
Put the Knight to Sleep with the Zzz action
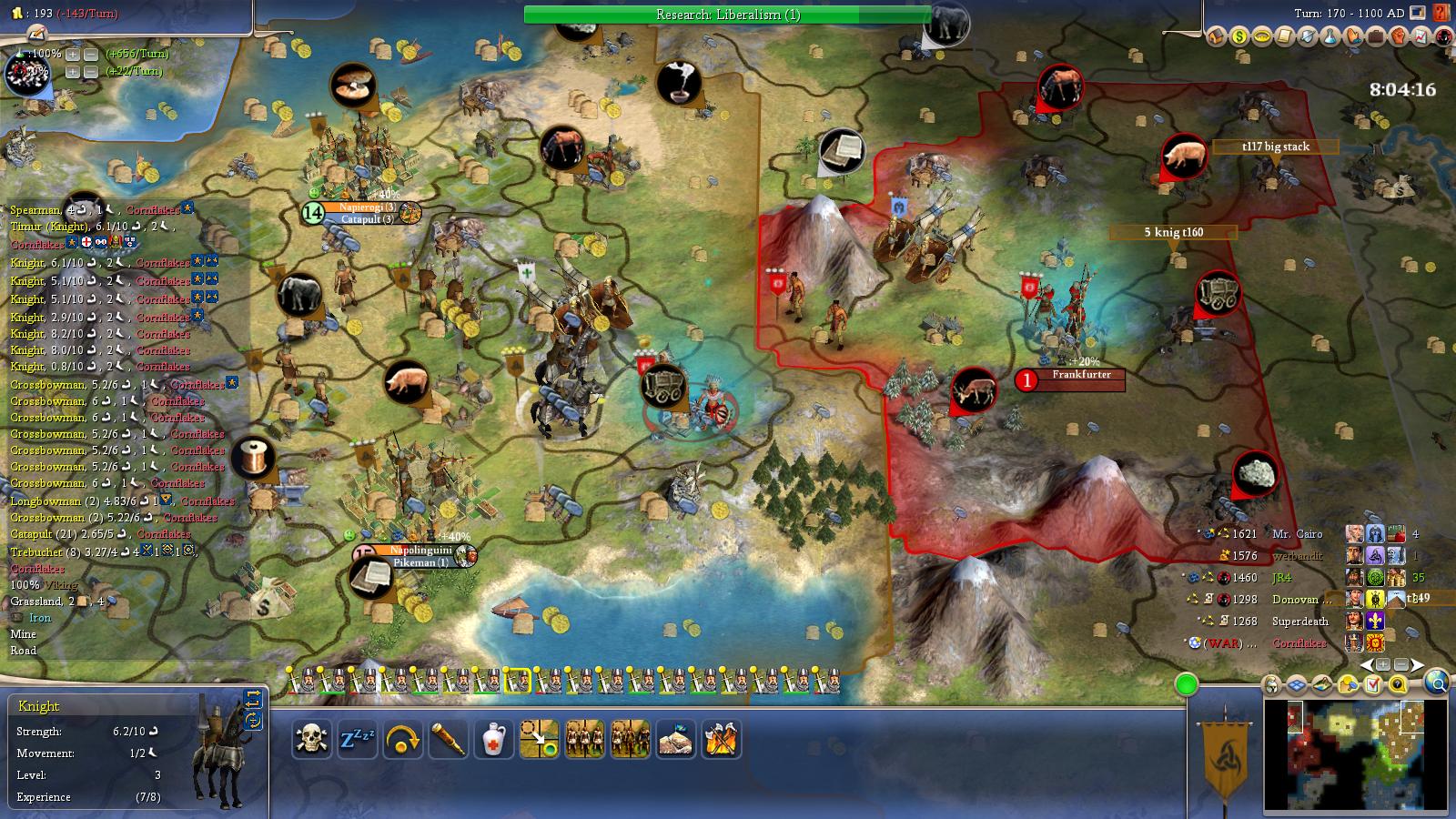[359, 741]
